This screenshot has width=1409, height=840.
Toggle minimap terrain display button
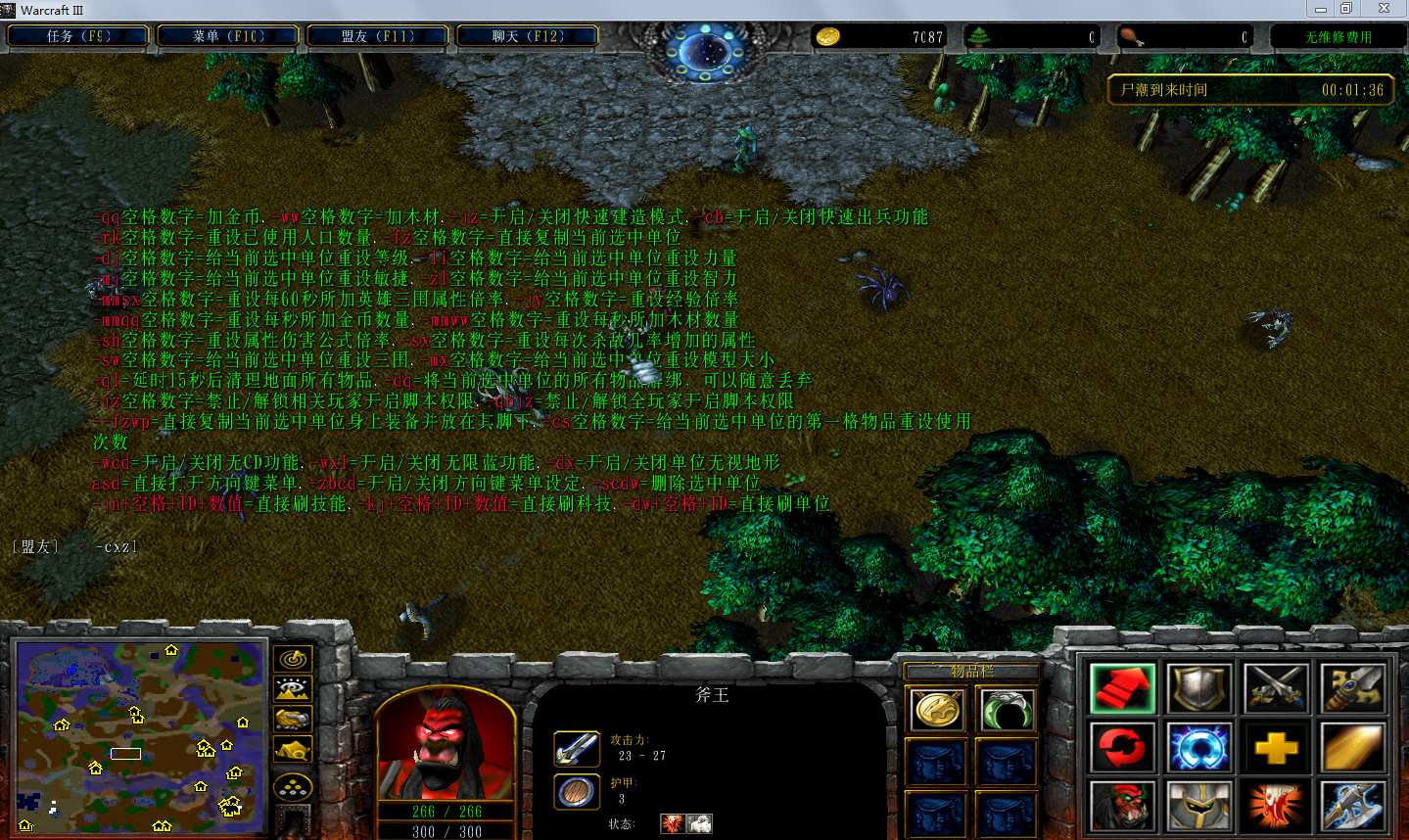click(292, 689)
